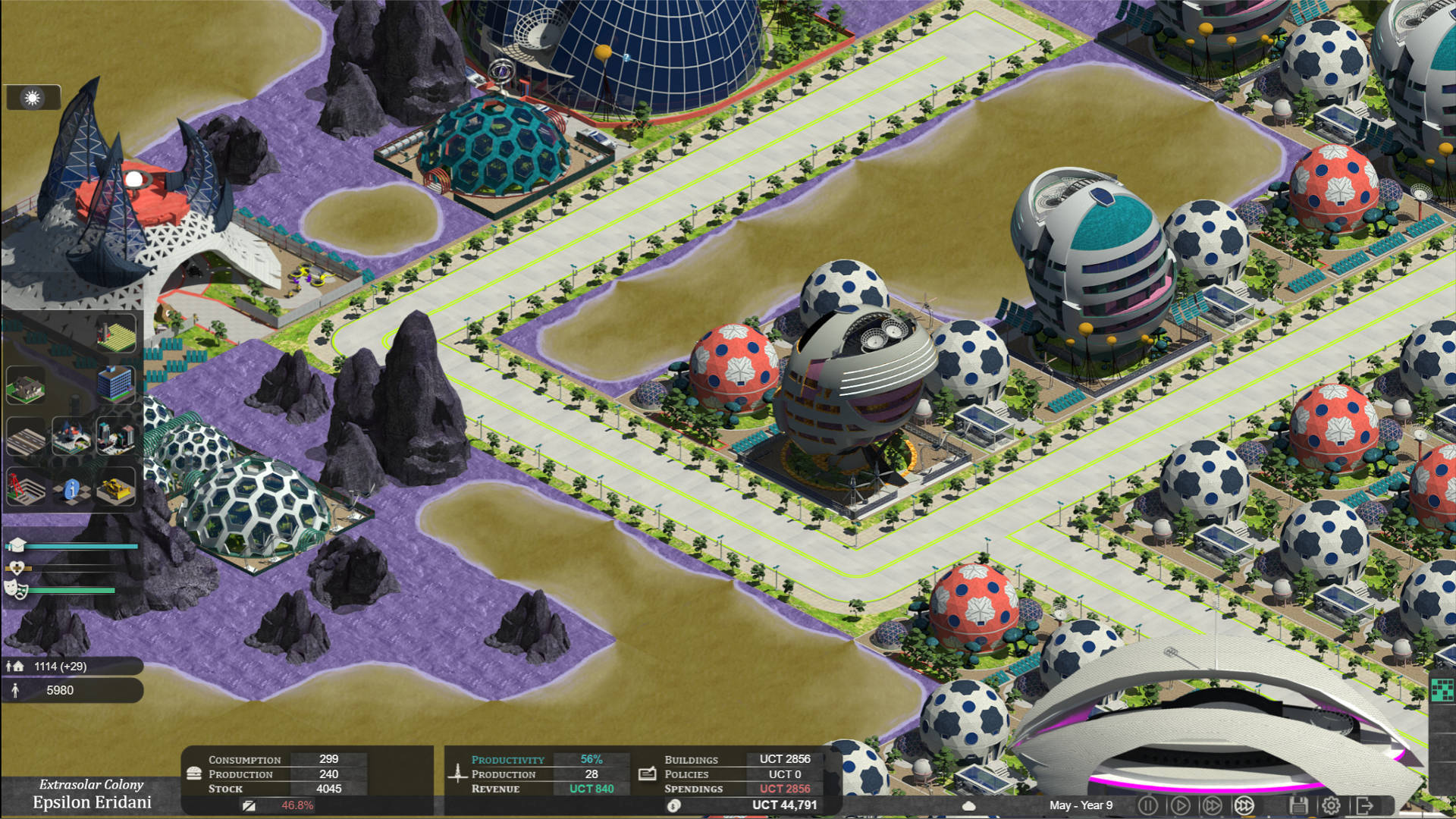Activate the blue information tool
The height and width of the screenshot is (819, 1456).
click(71, 489)
